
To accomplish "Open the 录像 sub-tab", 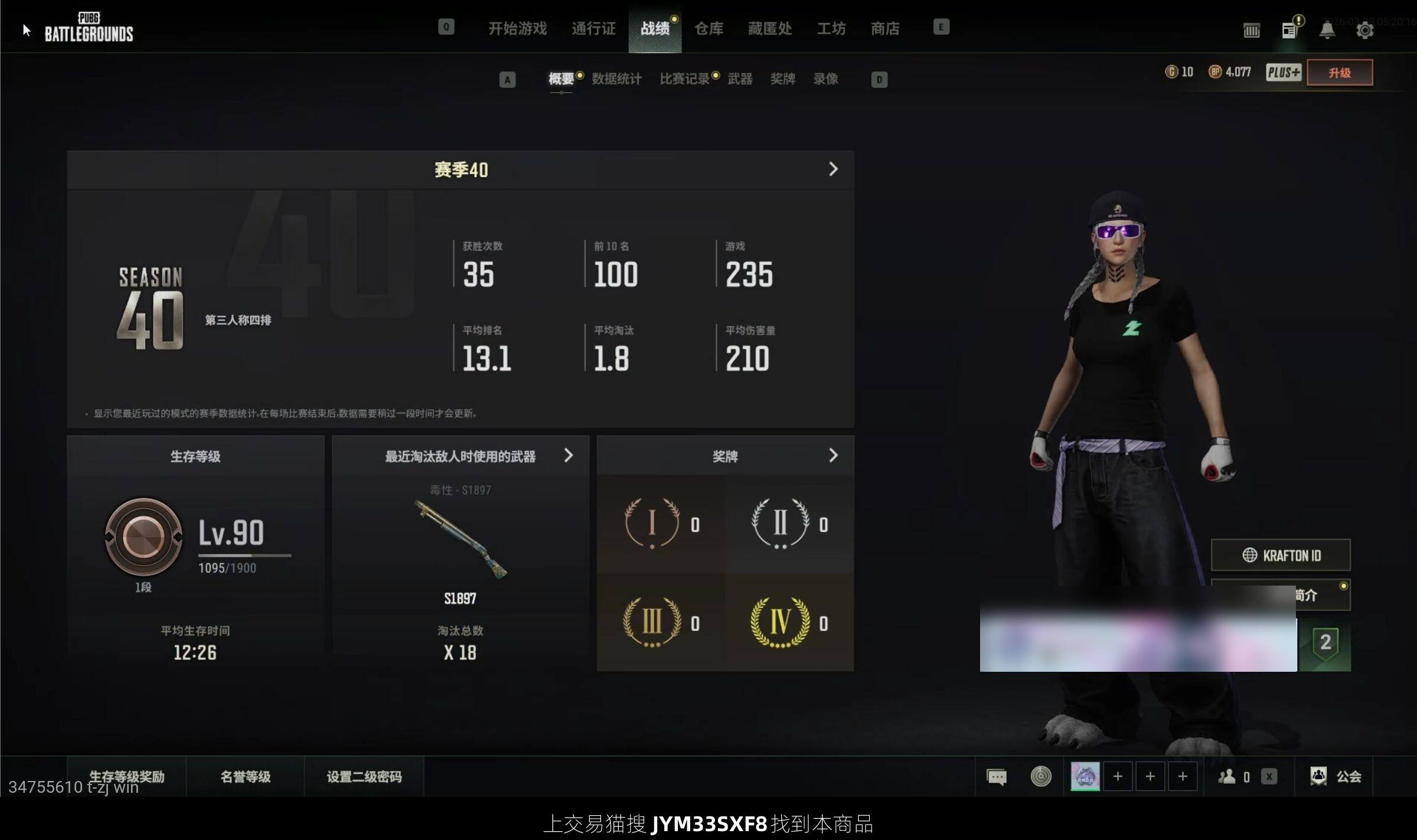I will (825, 79).
